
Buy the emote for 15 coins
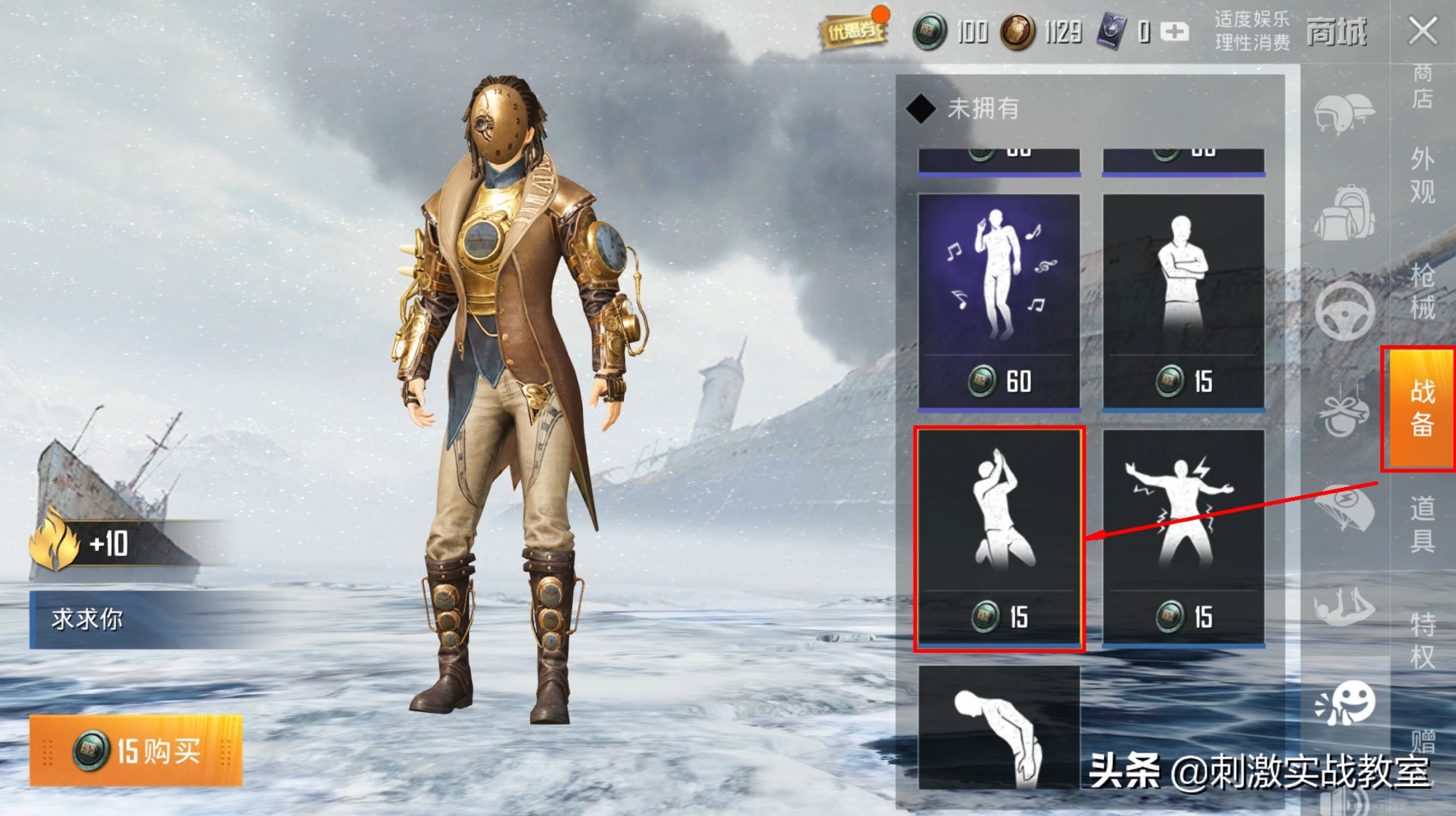(x=135, y=750)
